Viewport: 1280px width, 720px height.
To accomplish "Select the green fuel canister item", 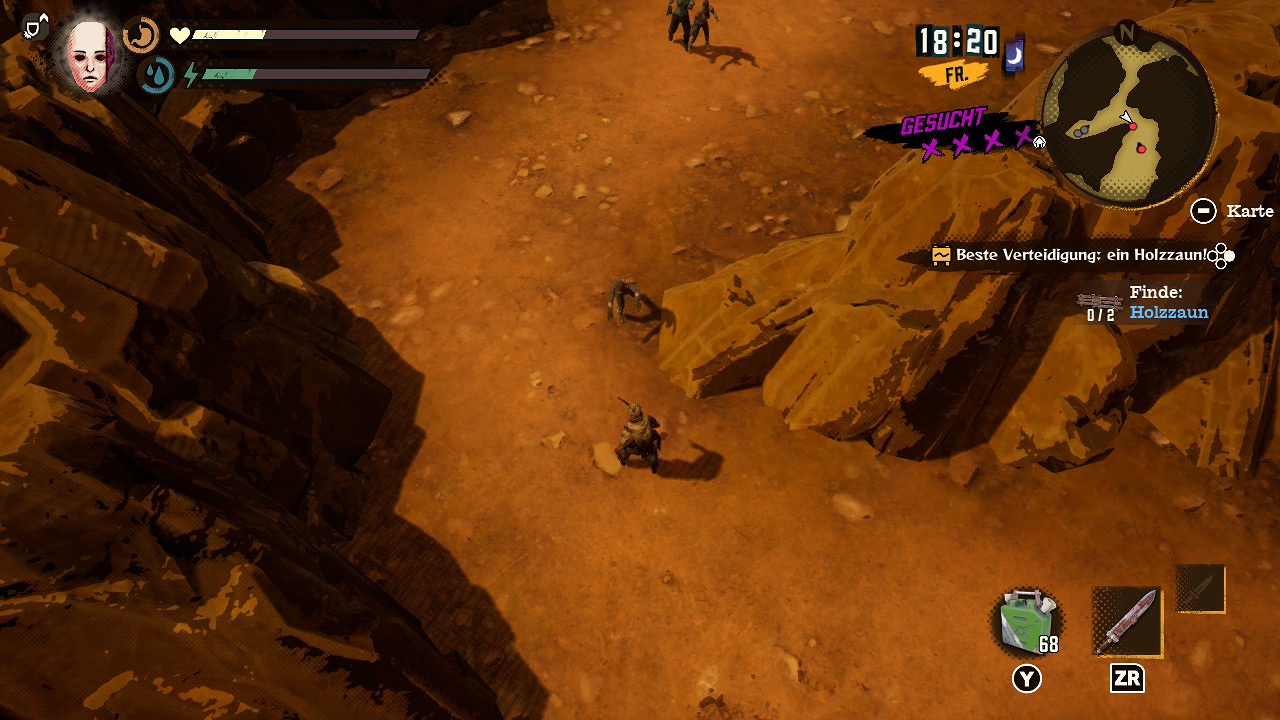I will [x=1026, y=622].
